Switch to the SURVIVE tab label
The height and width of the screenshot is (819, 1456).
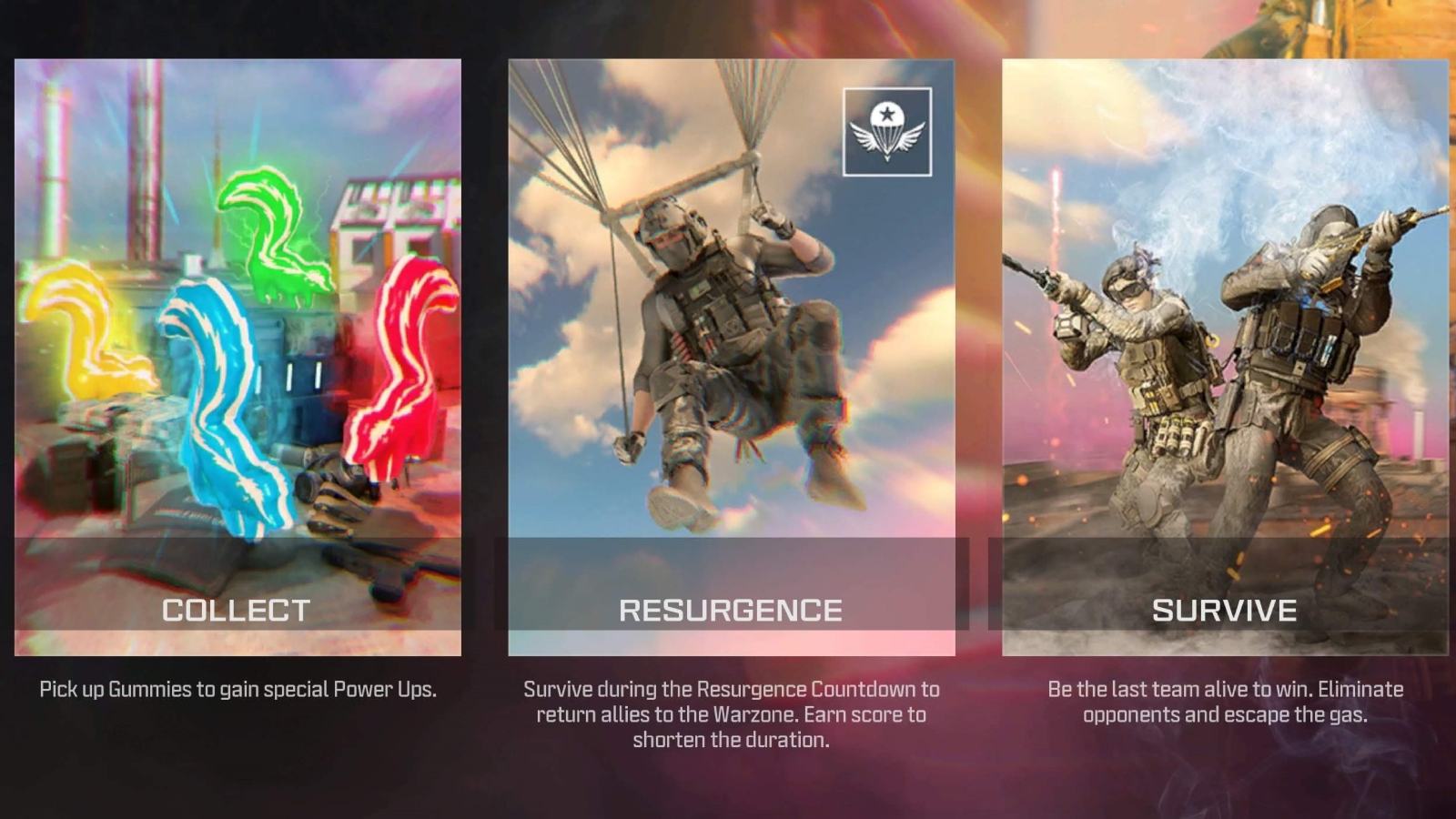1224,610
